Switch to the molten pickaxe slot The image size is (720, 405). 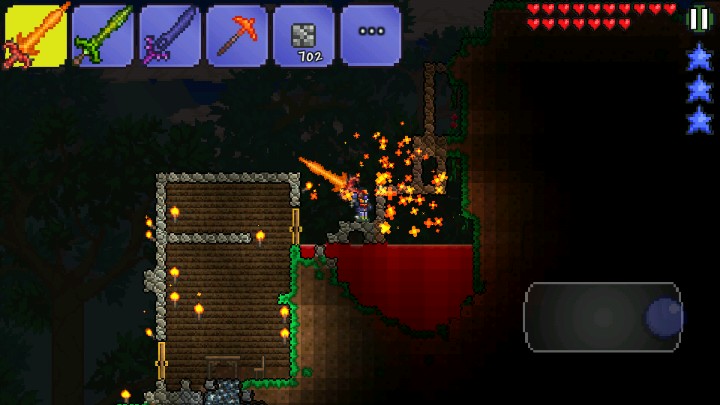coord(237,35)
